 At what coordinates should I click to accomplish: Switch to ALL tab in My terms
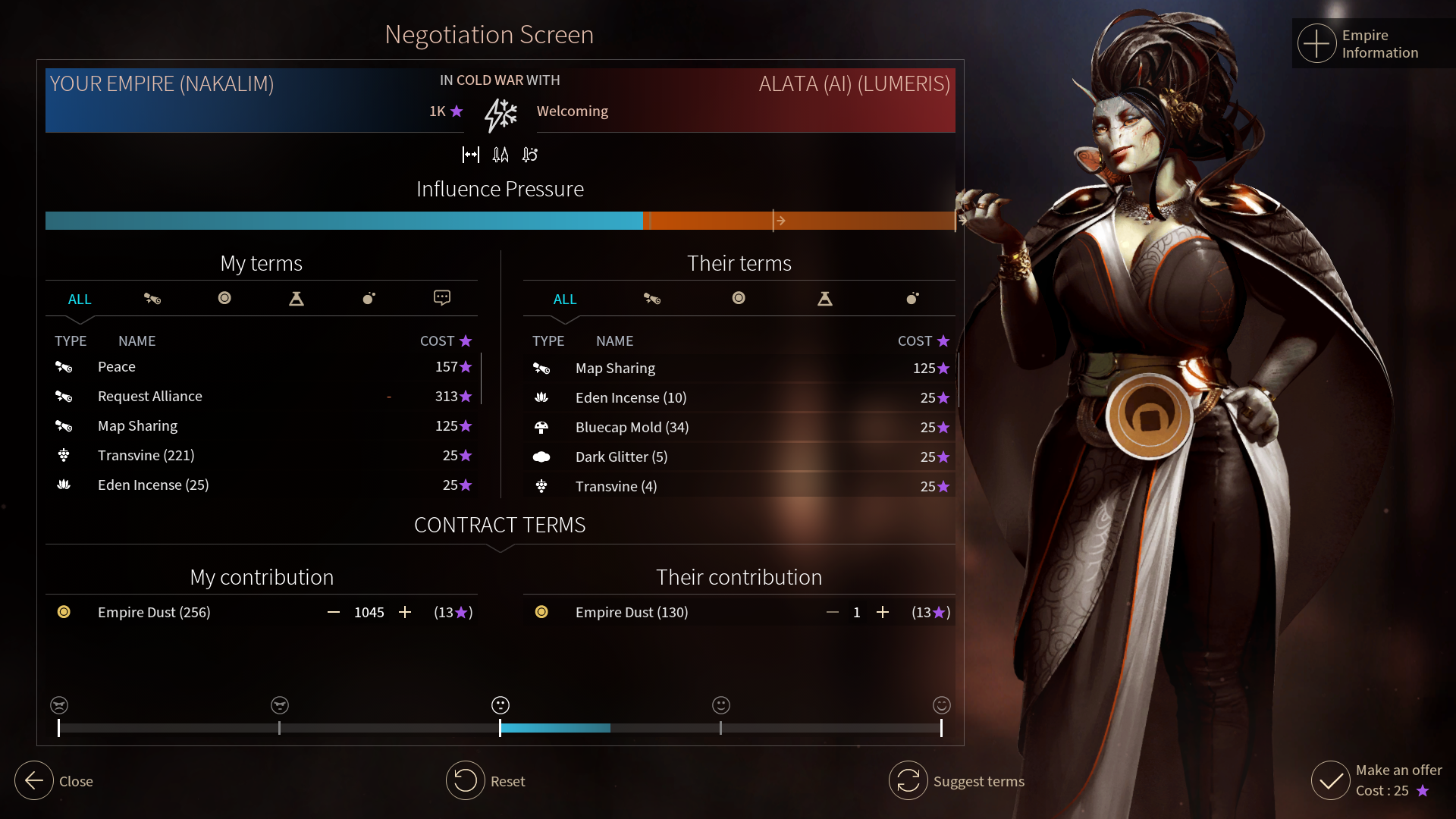[x=80, y=300]
